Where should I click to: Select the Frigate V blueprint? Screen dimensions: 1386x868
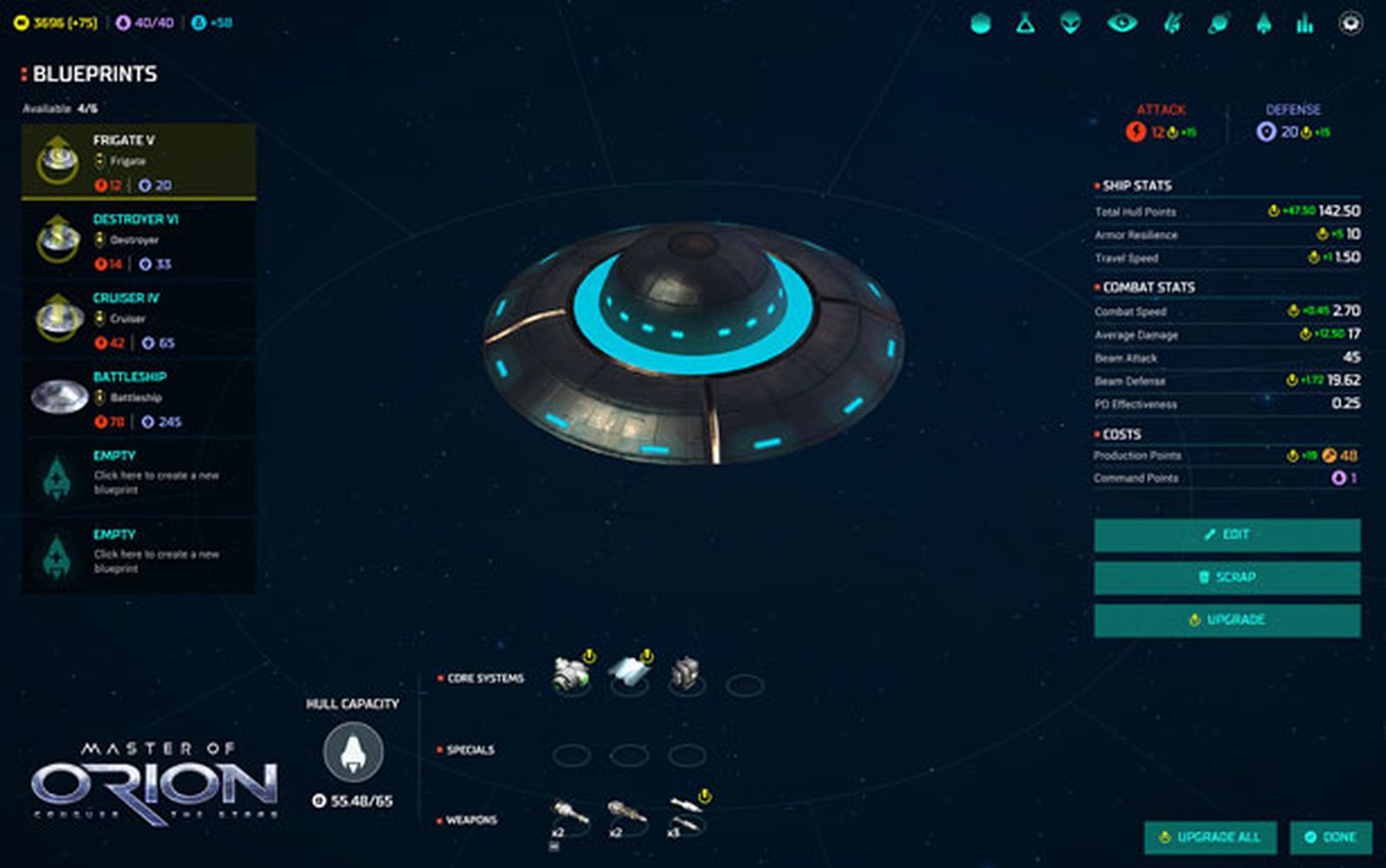click(x=139, y=162)
